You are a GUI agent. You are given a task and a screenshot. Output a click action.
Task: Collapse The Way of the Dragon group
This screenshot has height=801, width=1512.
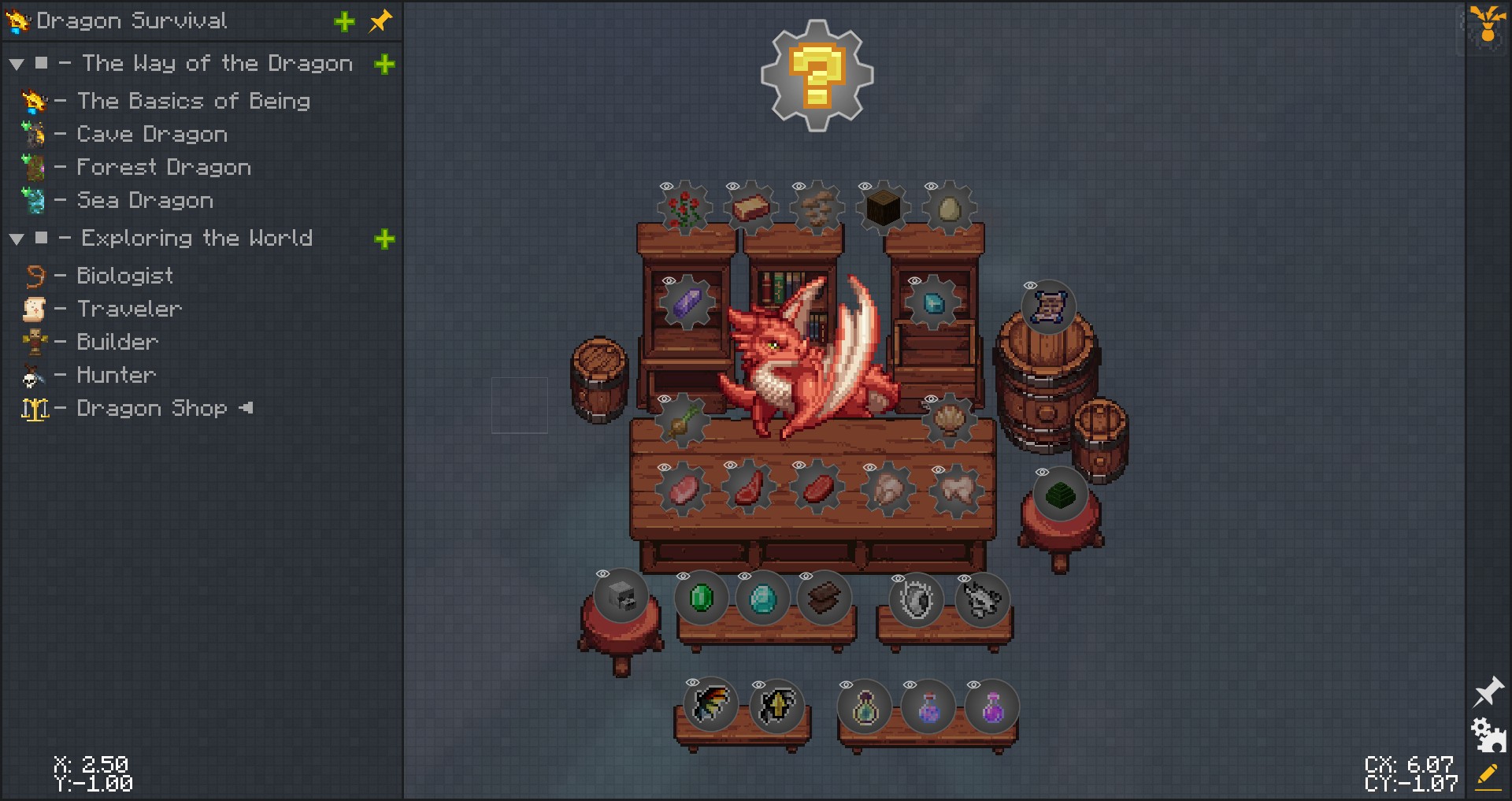17,64
